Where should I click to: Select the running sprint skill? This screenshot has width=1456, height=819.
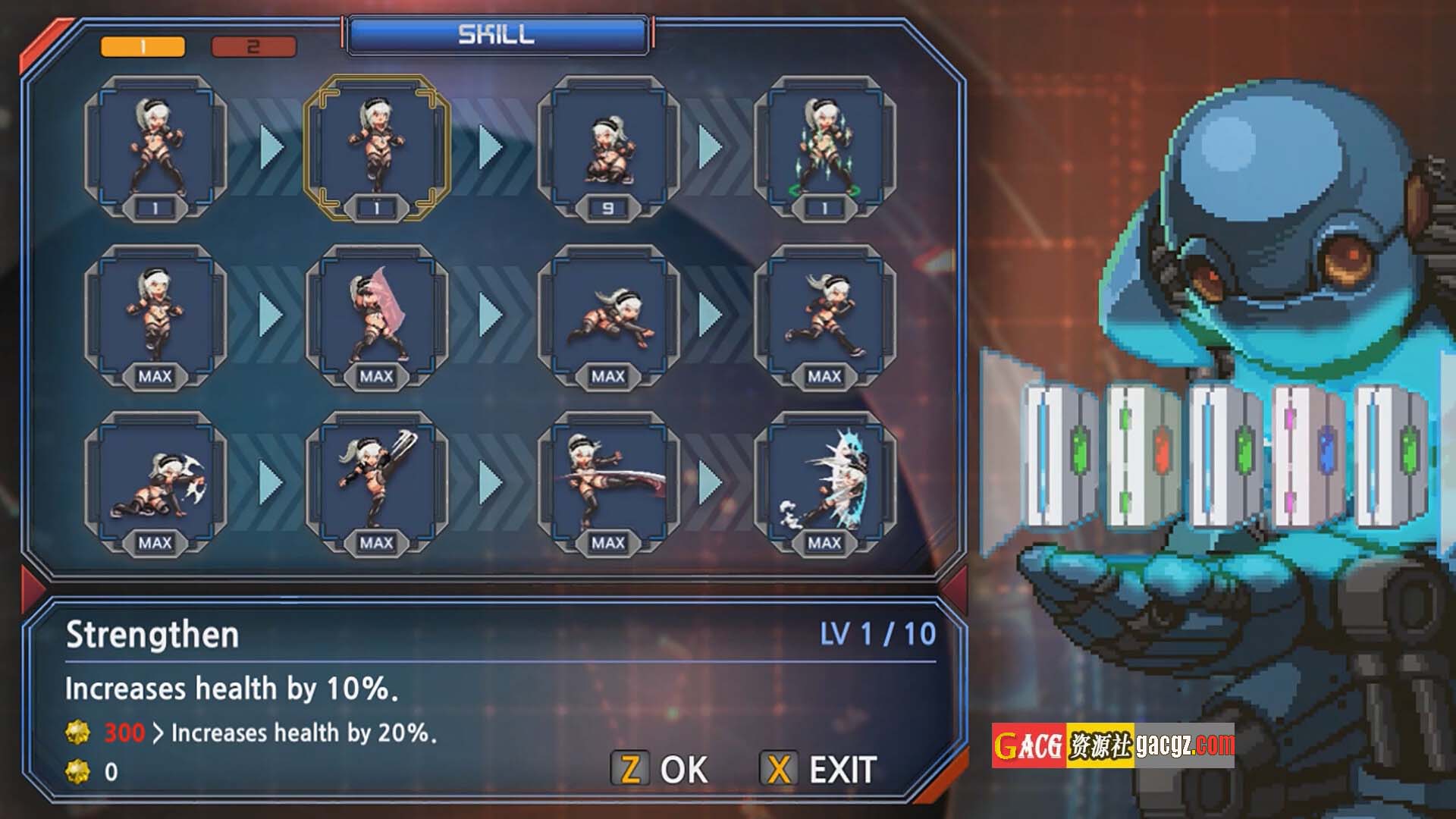pos(825,316)
